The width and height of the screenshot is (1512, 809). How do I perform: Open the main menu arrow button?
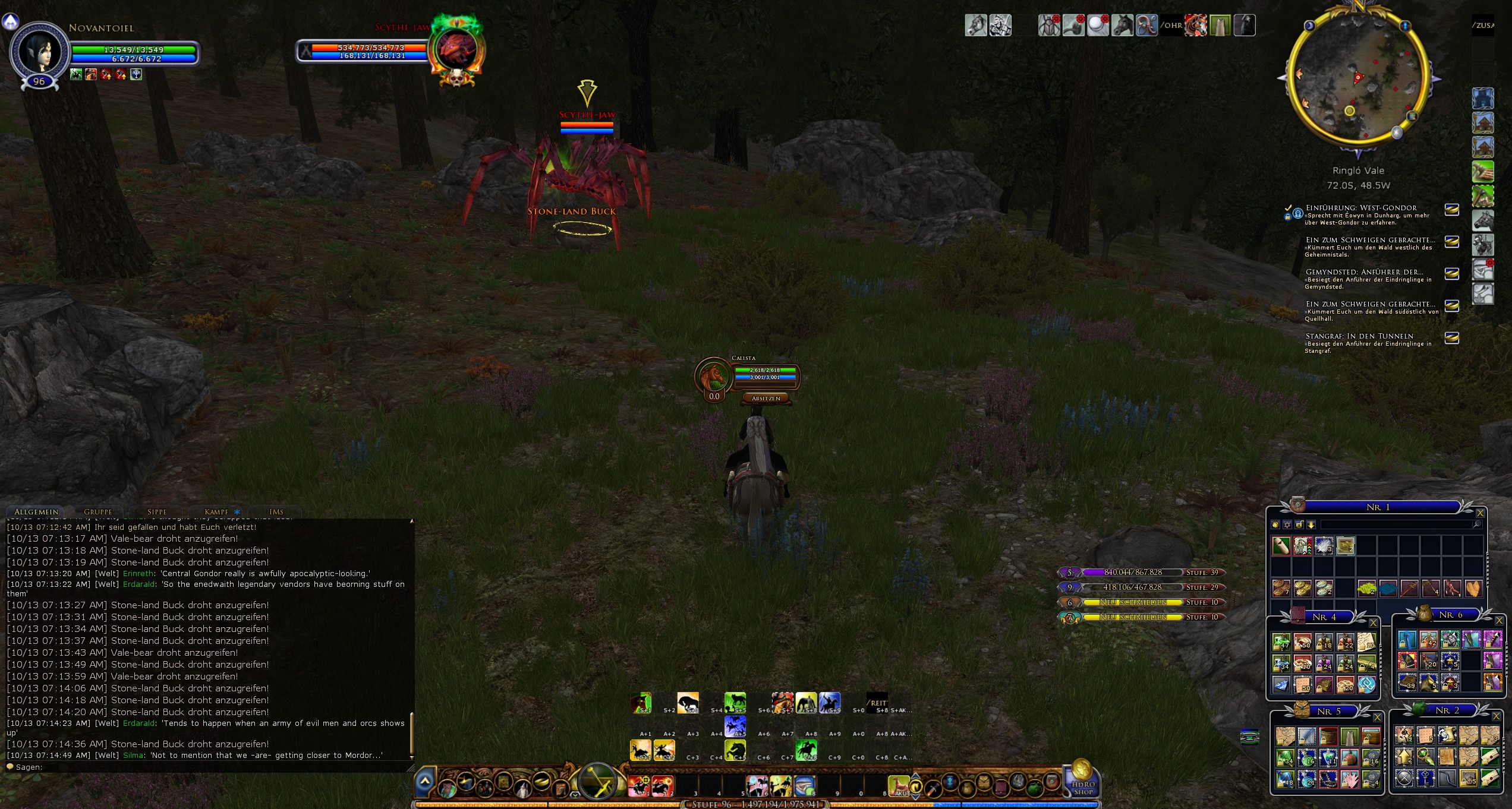click(424, 782)
